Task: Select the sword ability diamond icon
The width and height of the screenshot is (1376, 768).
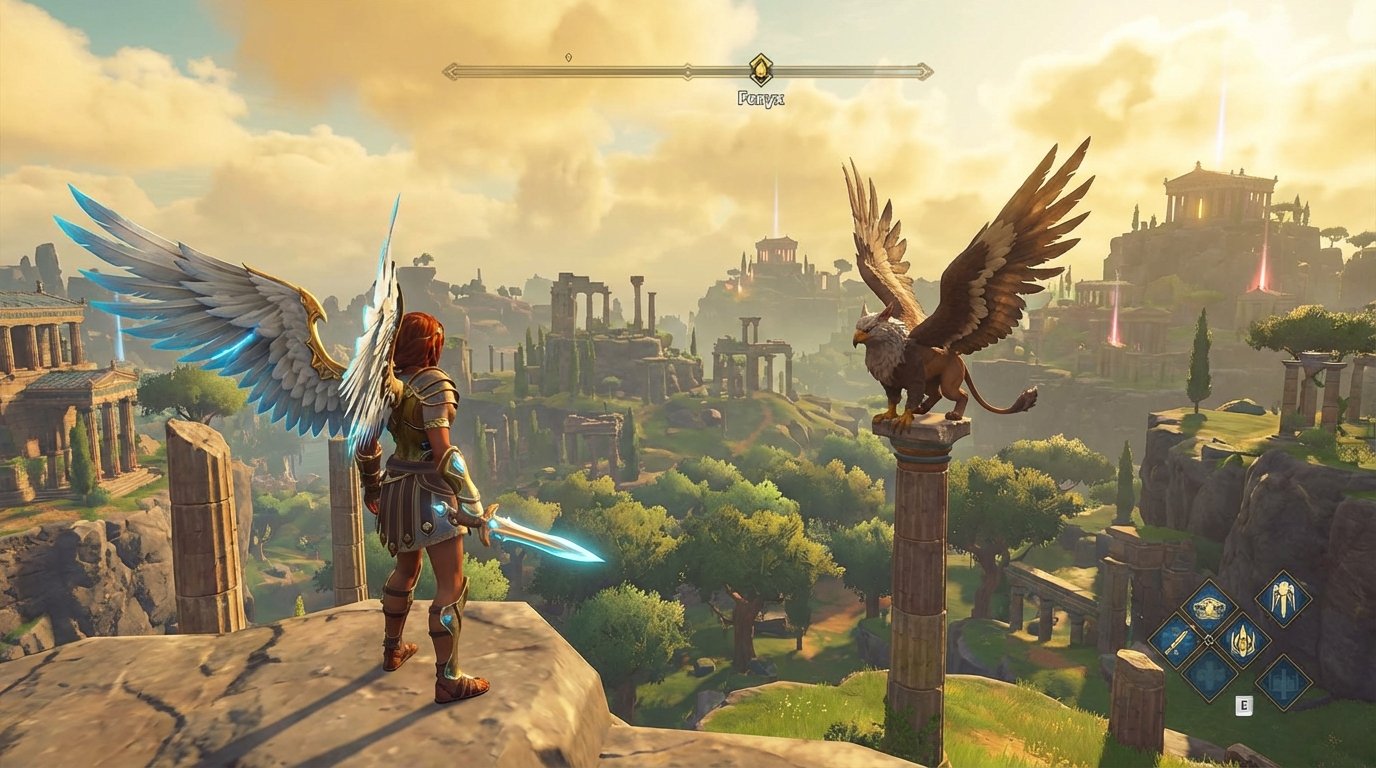Action: tap(1178, 642)
